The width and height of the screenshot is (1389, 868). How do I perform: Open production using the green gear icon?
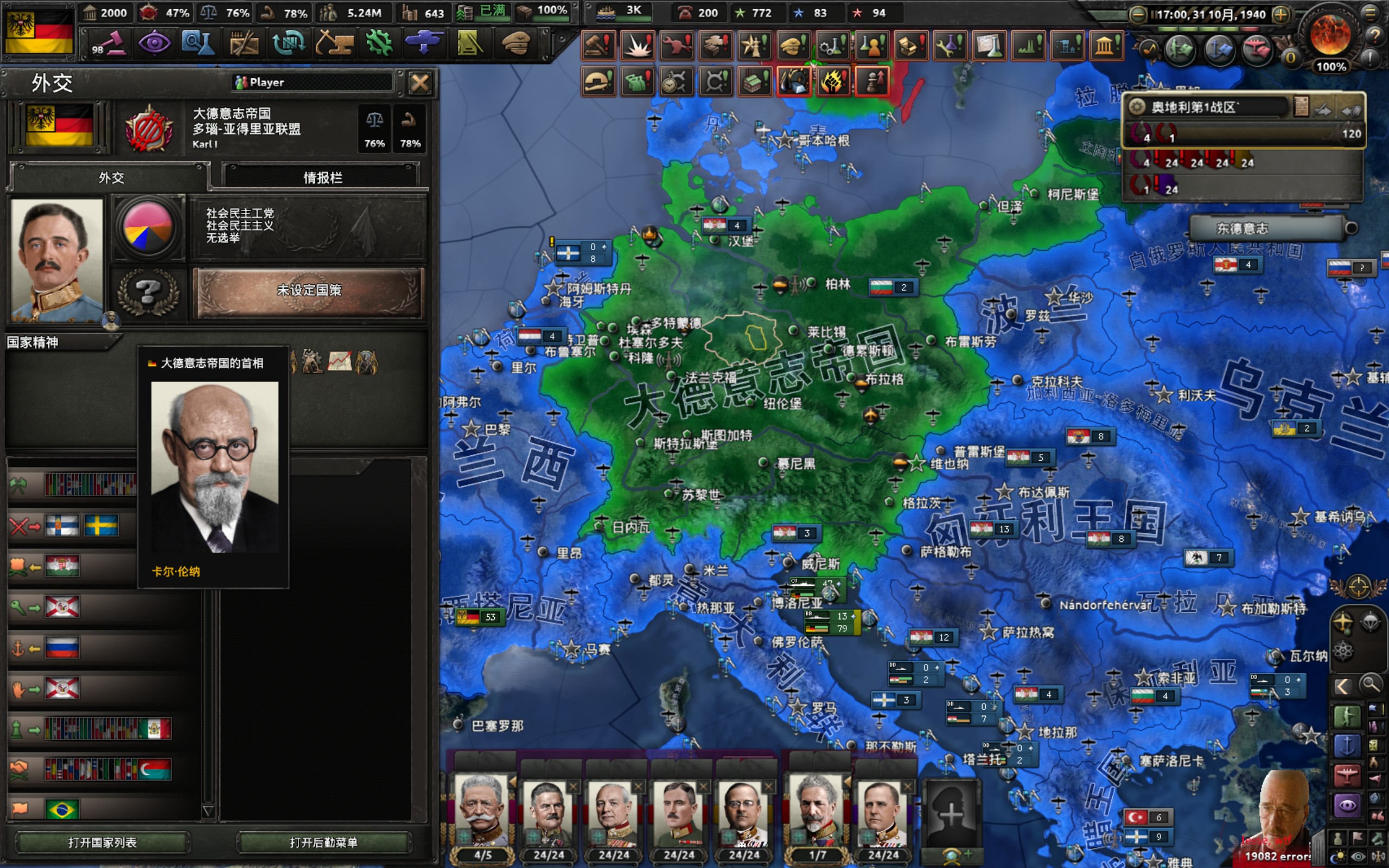379,43
